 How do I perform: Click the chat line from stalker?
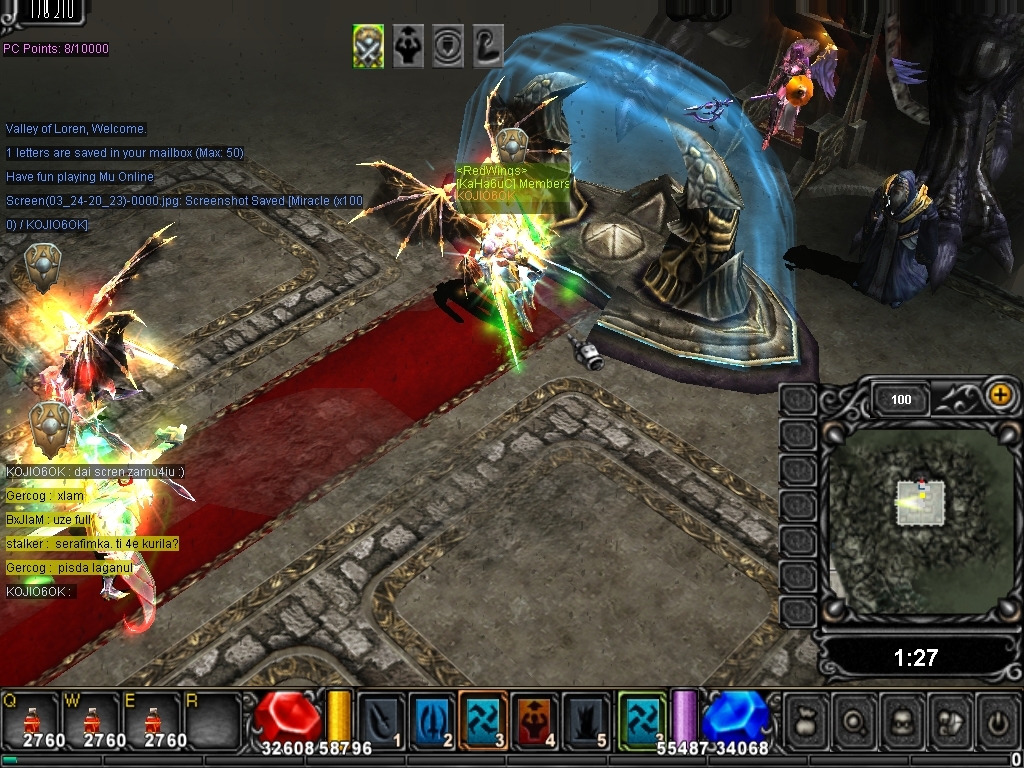92,544
